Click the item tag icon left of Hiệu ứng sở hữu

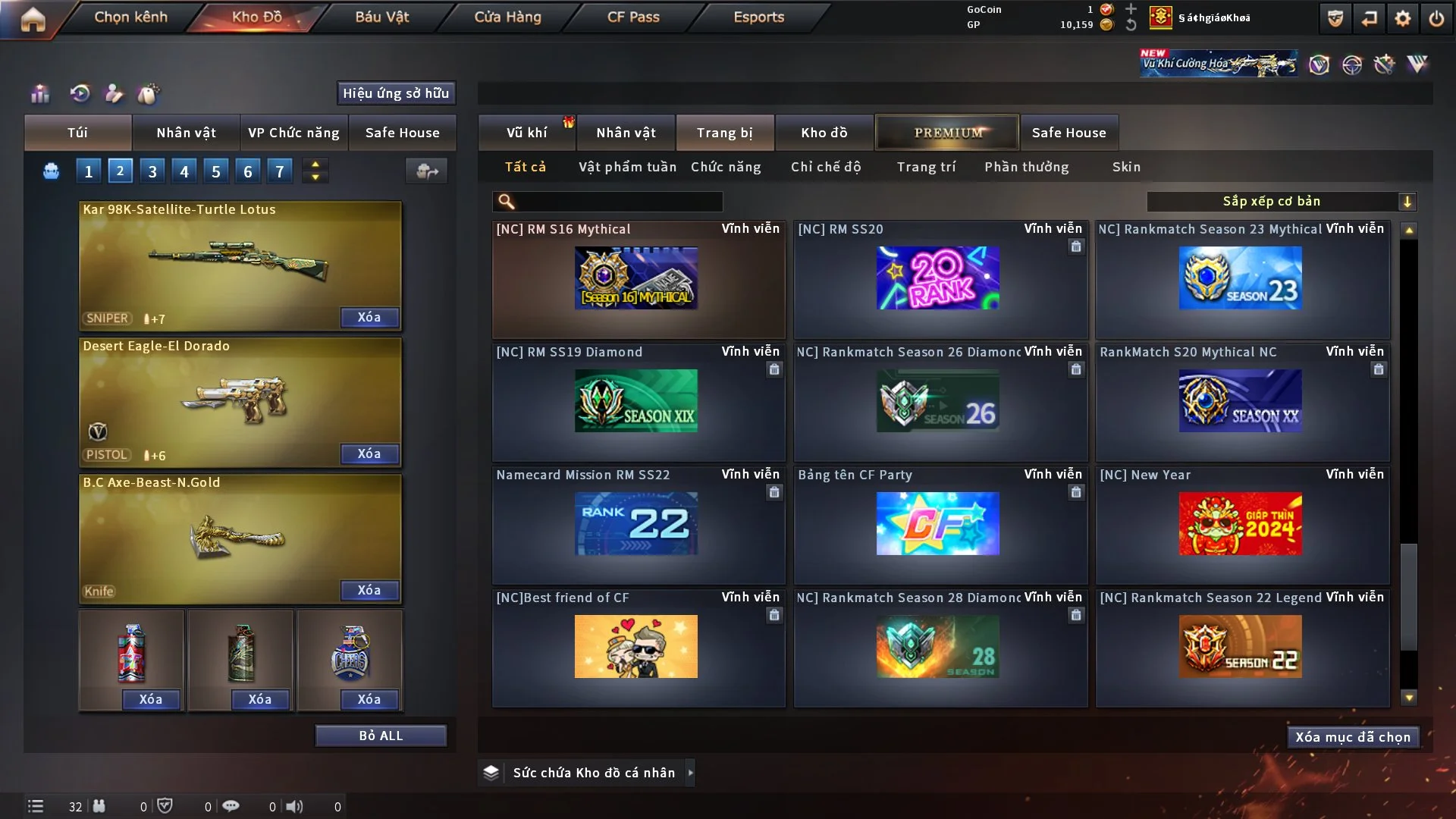pos(149,94)
